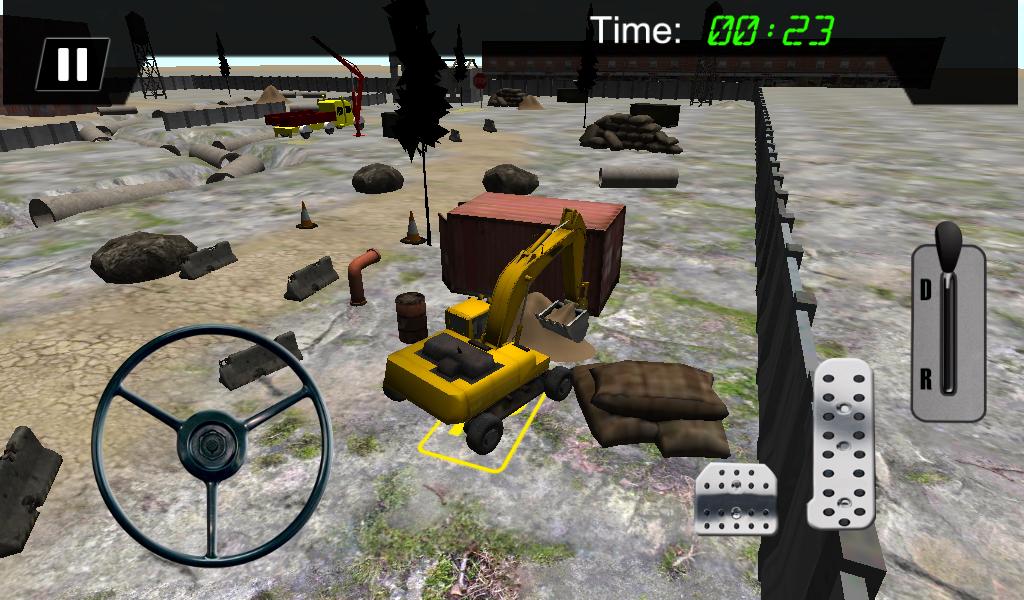This screenshot has height=600, width=1024.
Task: Pause the game with the pause button
Action: tap(72, 64)
